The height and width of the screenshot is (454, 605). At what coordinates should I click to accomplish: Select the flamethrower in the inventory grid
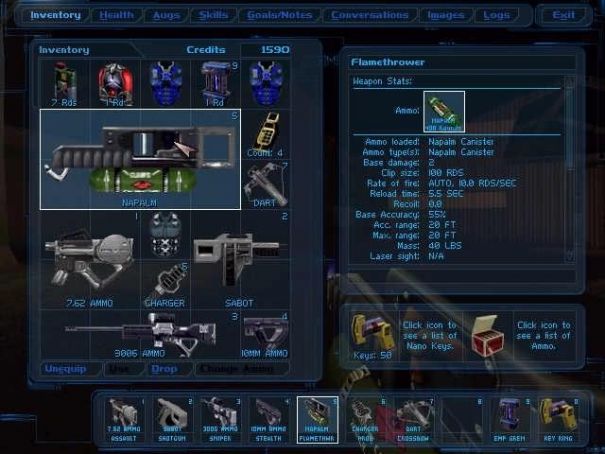[139, 158]
